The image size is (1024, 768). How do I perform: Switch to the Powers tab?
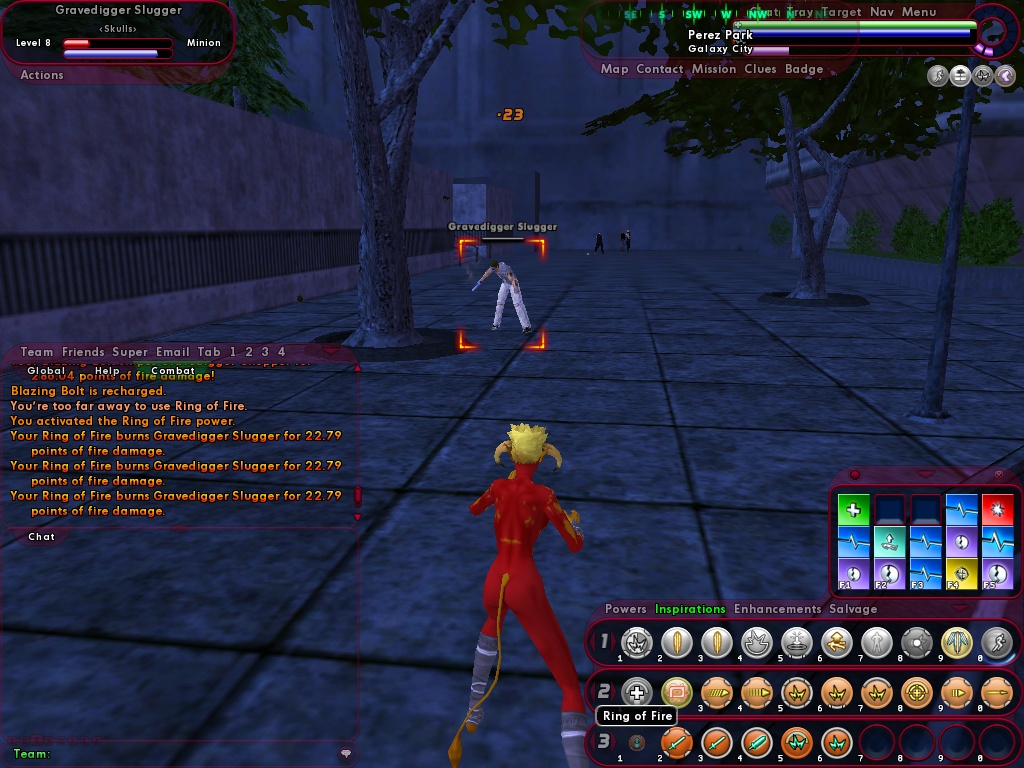(626, 609)
